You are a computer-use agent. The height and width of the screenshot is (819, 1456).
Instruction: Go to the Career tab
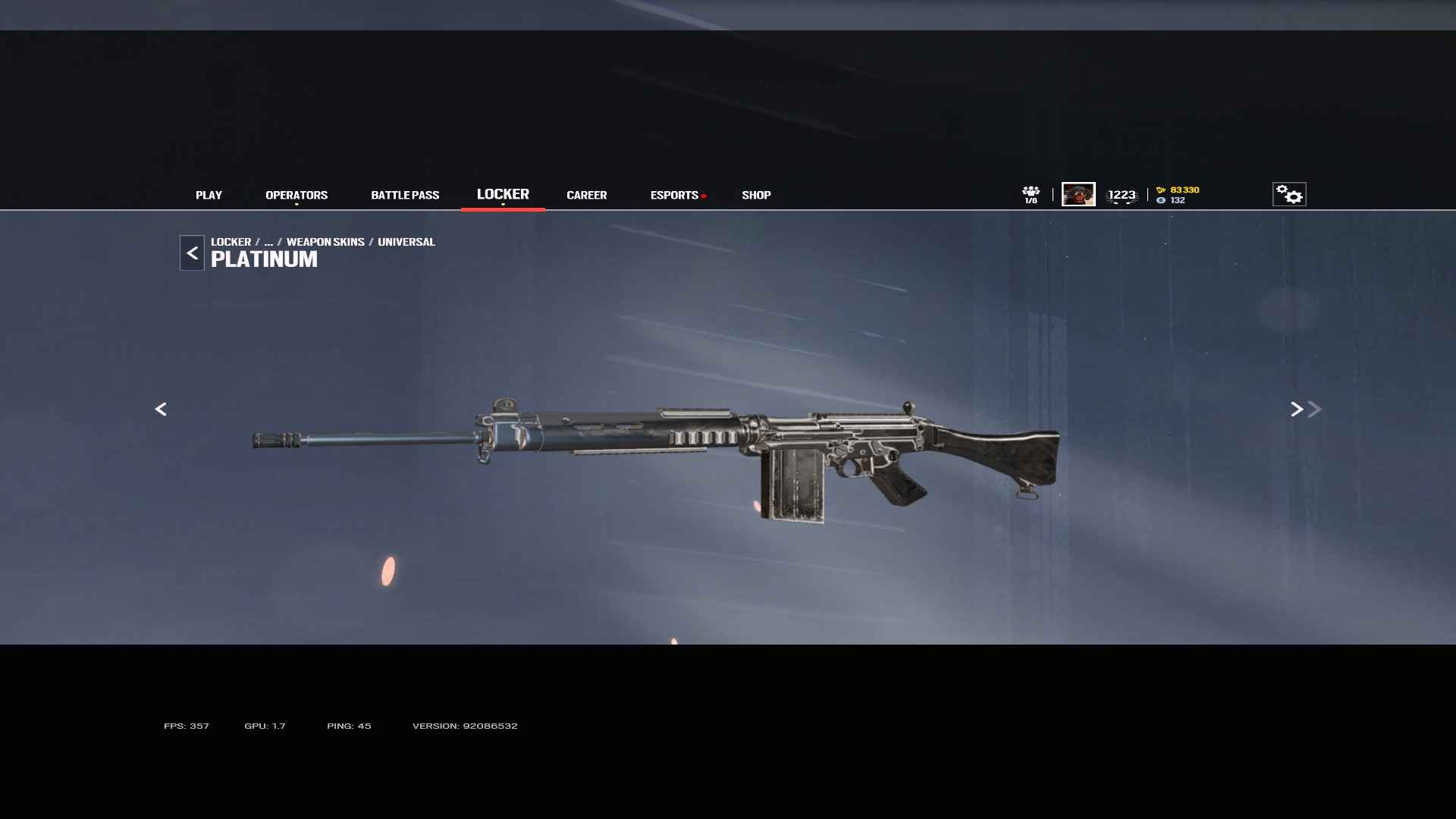[x=586, y=195]
